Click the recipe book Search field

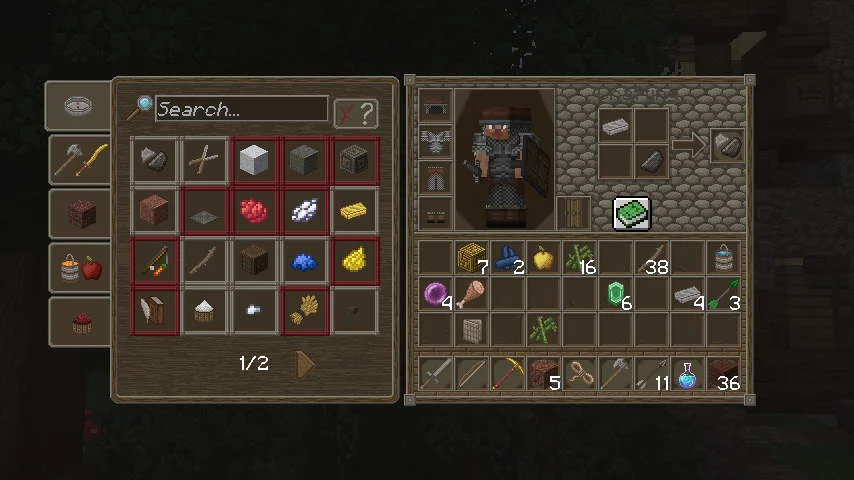(x=241, y=109)
